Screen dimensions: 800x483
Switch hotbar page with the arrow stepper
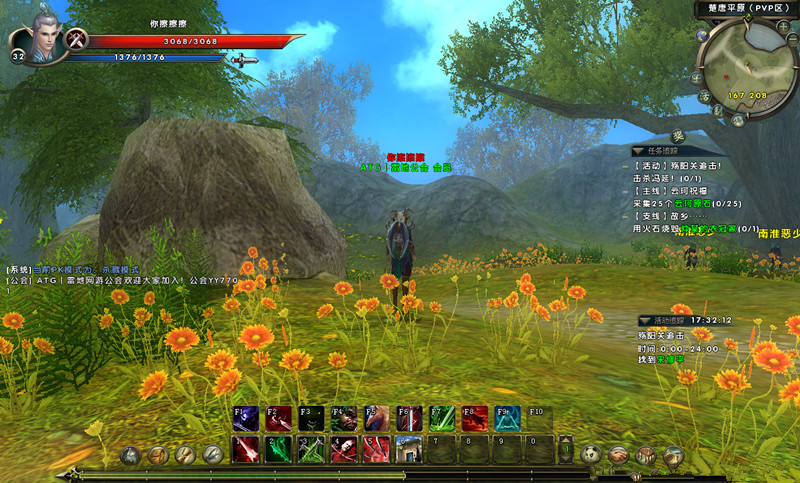566,449
